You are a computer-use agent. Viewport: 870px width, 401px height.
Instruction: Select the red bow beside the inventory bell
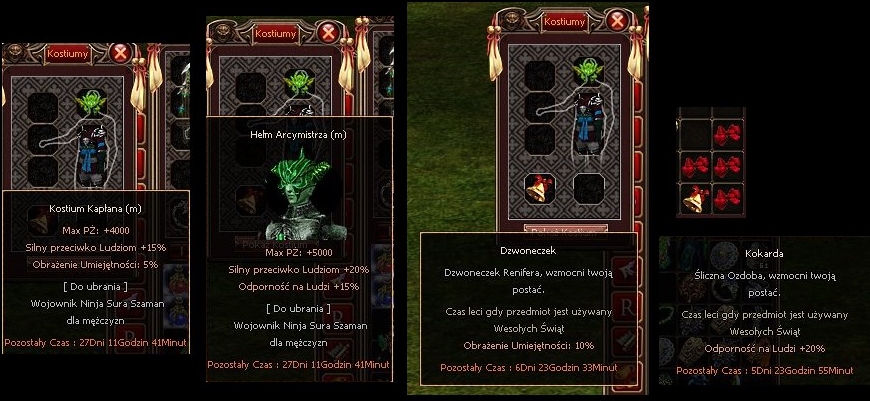tap(727, 198)
